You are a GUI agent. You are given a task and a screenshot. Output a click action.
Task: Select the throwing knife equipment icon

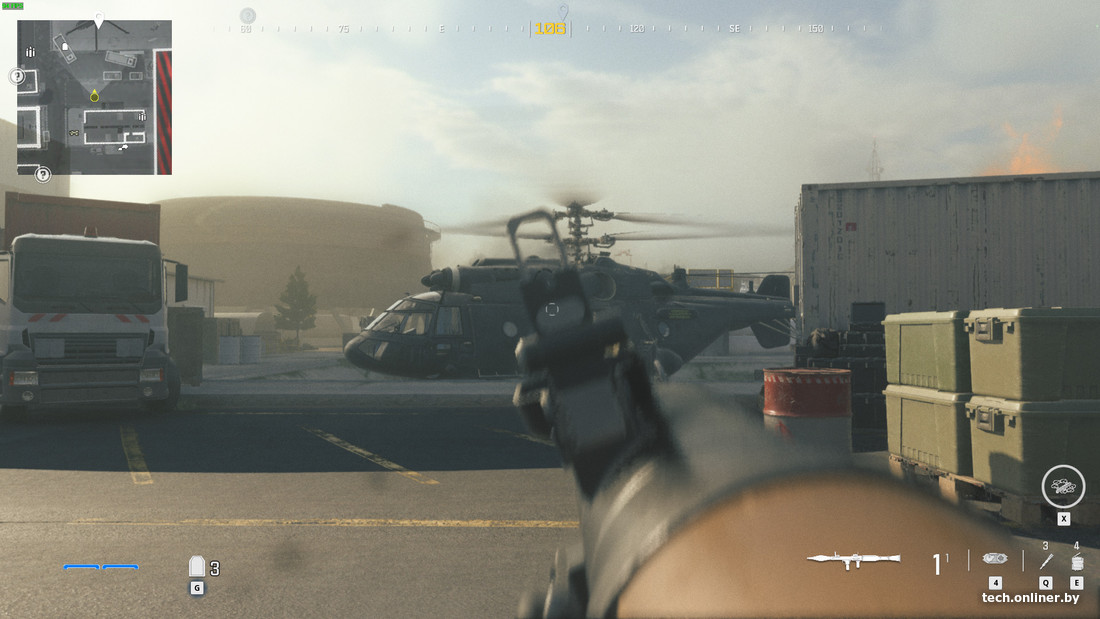[x=1046, y=561]
